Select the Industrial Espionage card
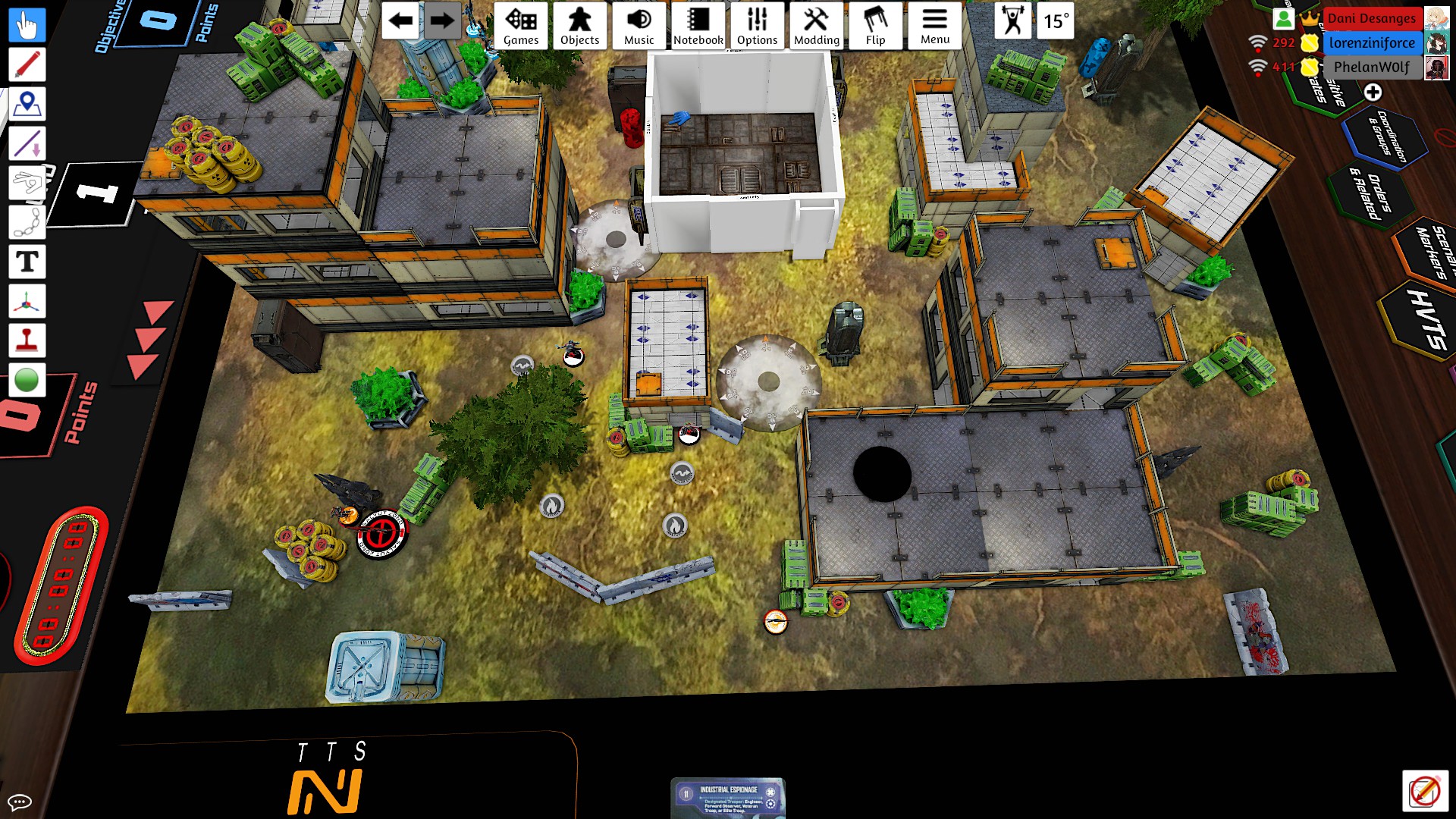The image size is (1456, 819). [727, 799]
